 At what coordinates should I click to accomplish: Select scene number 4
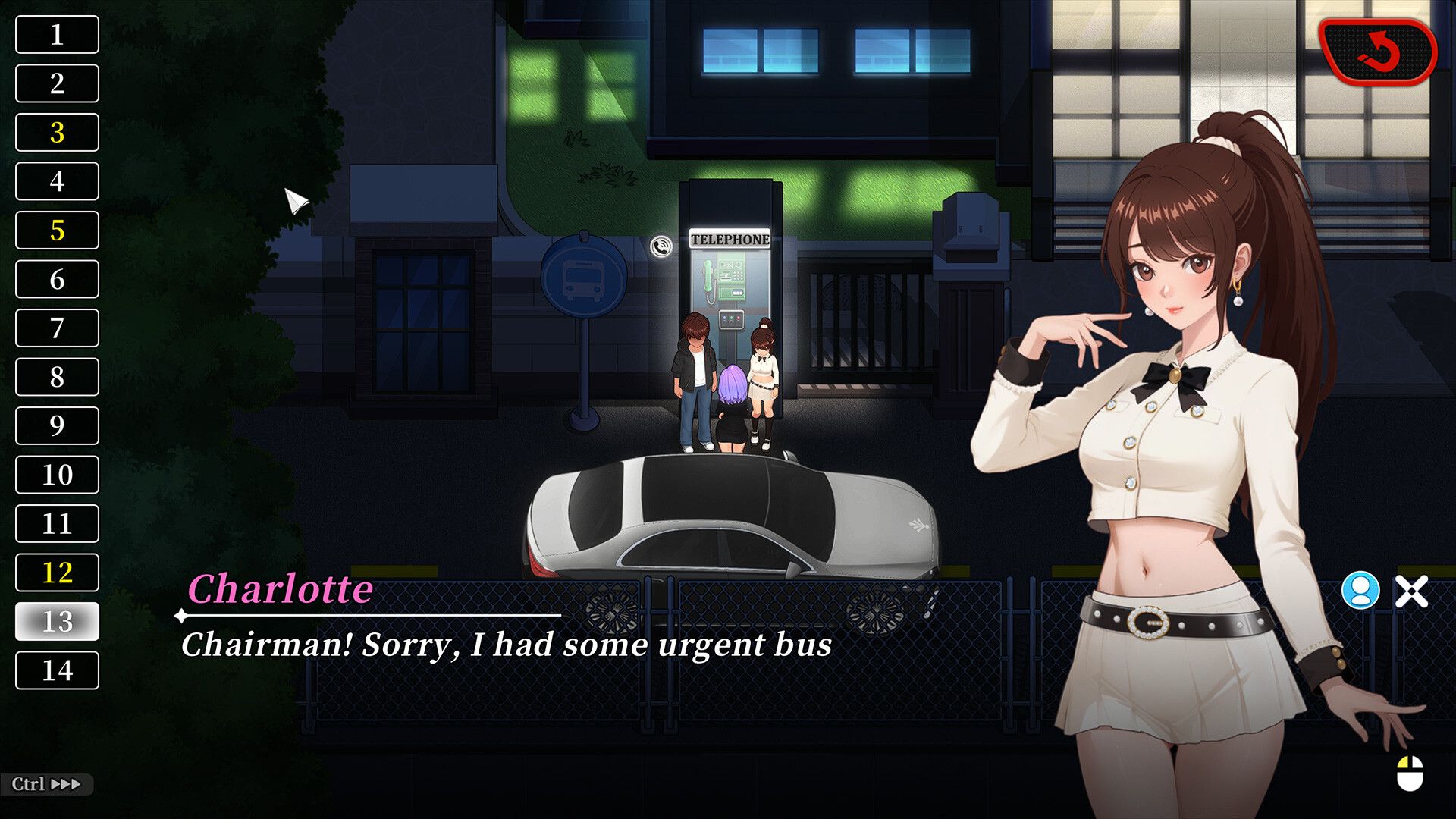(x=57, y=181)
